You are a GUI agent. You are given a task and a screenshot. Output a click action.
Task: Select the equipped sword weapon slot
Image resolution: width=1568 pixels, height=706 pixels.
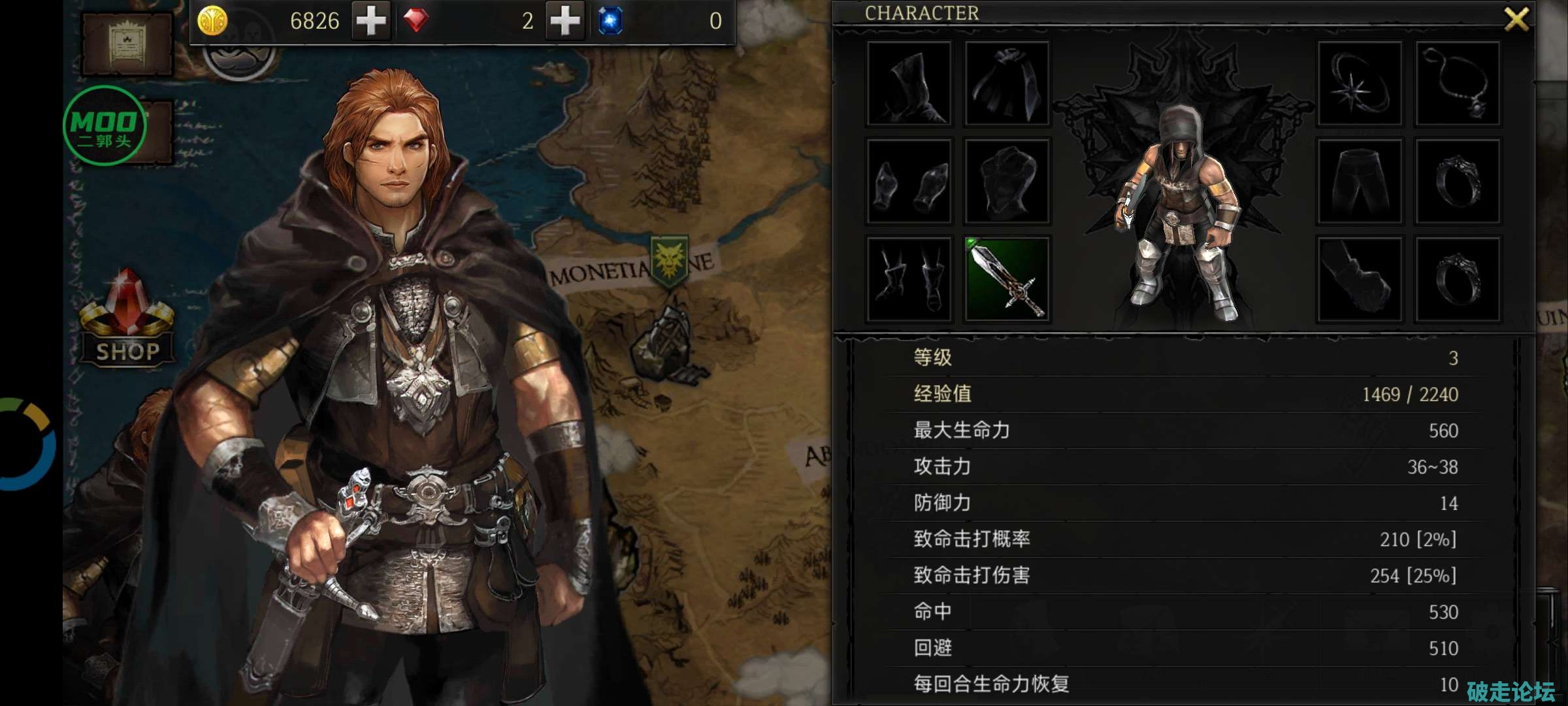[1007, 279]
